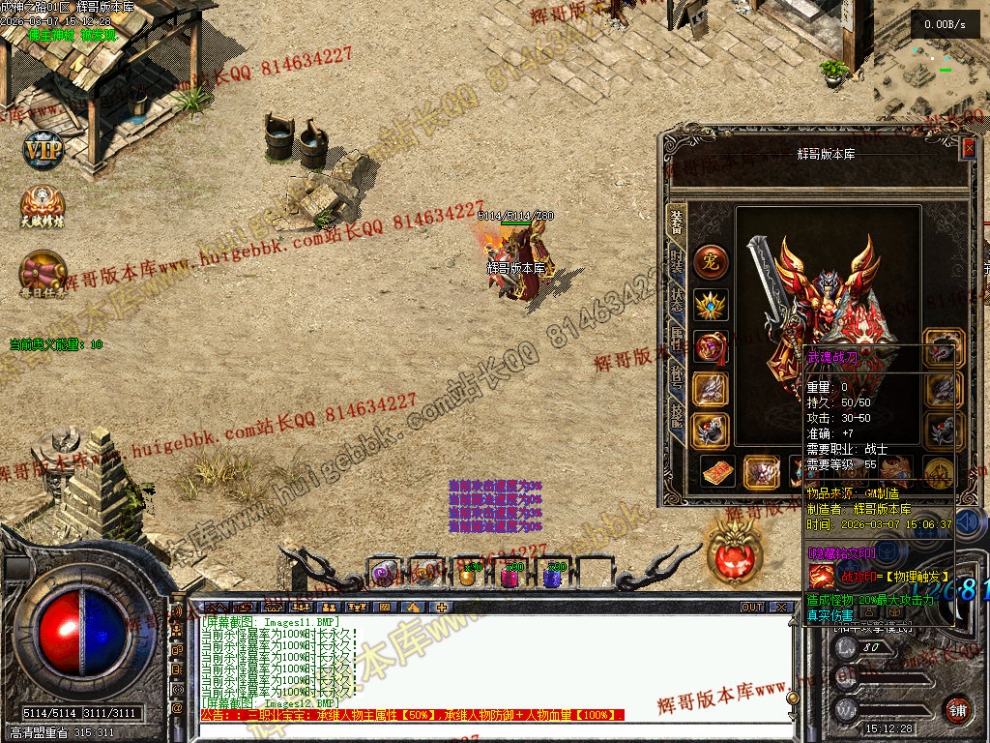
Task: Use the magenta potion in hotbar
Action: tap(509, 575)
